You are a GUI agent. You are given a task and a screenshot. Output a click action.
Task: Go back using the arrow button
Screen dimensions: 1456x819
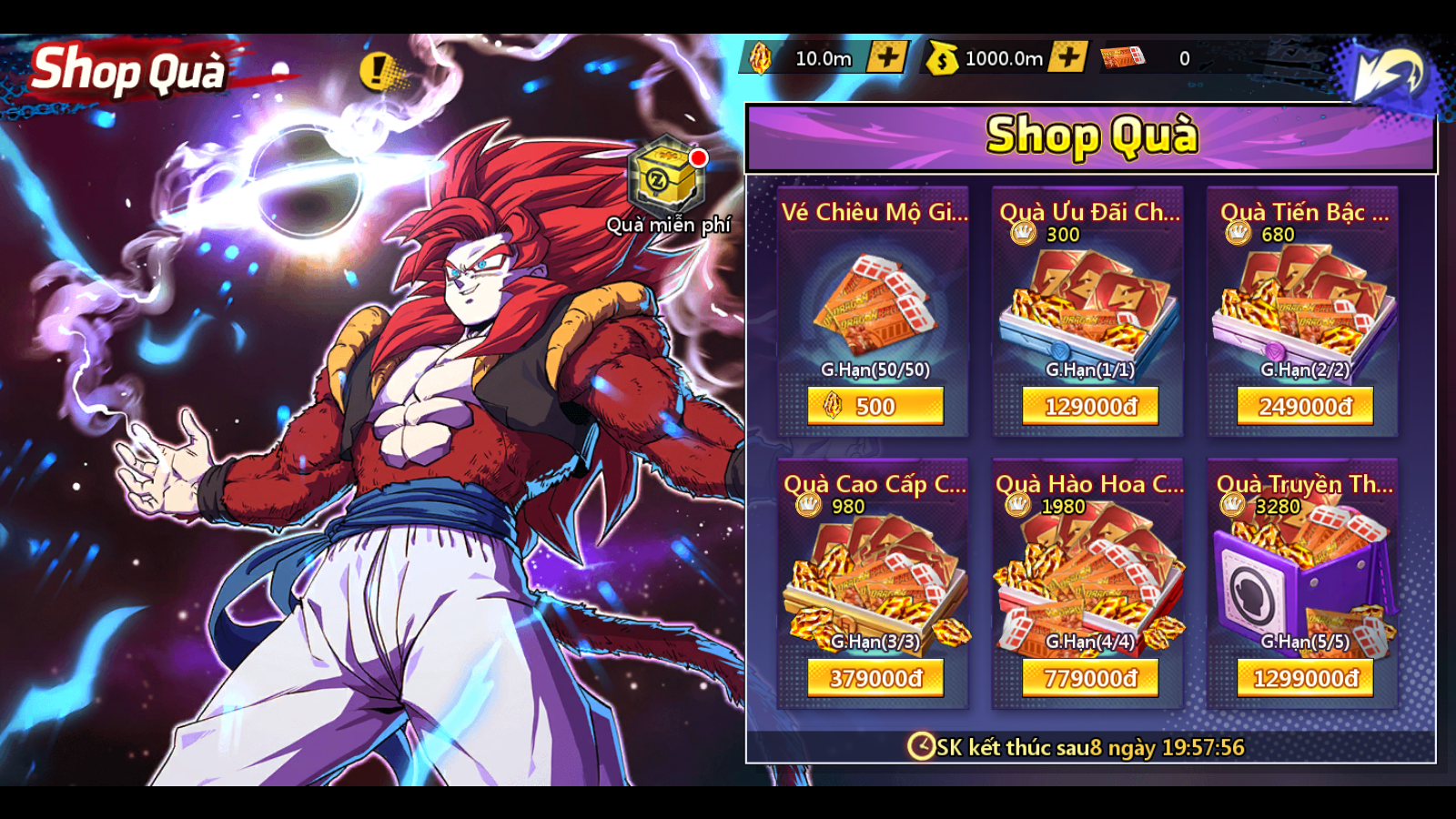1386,73
